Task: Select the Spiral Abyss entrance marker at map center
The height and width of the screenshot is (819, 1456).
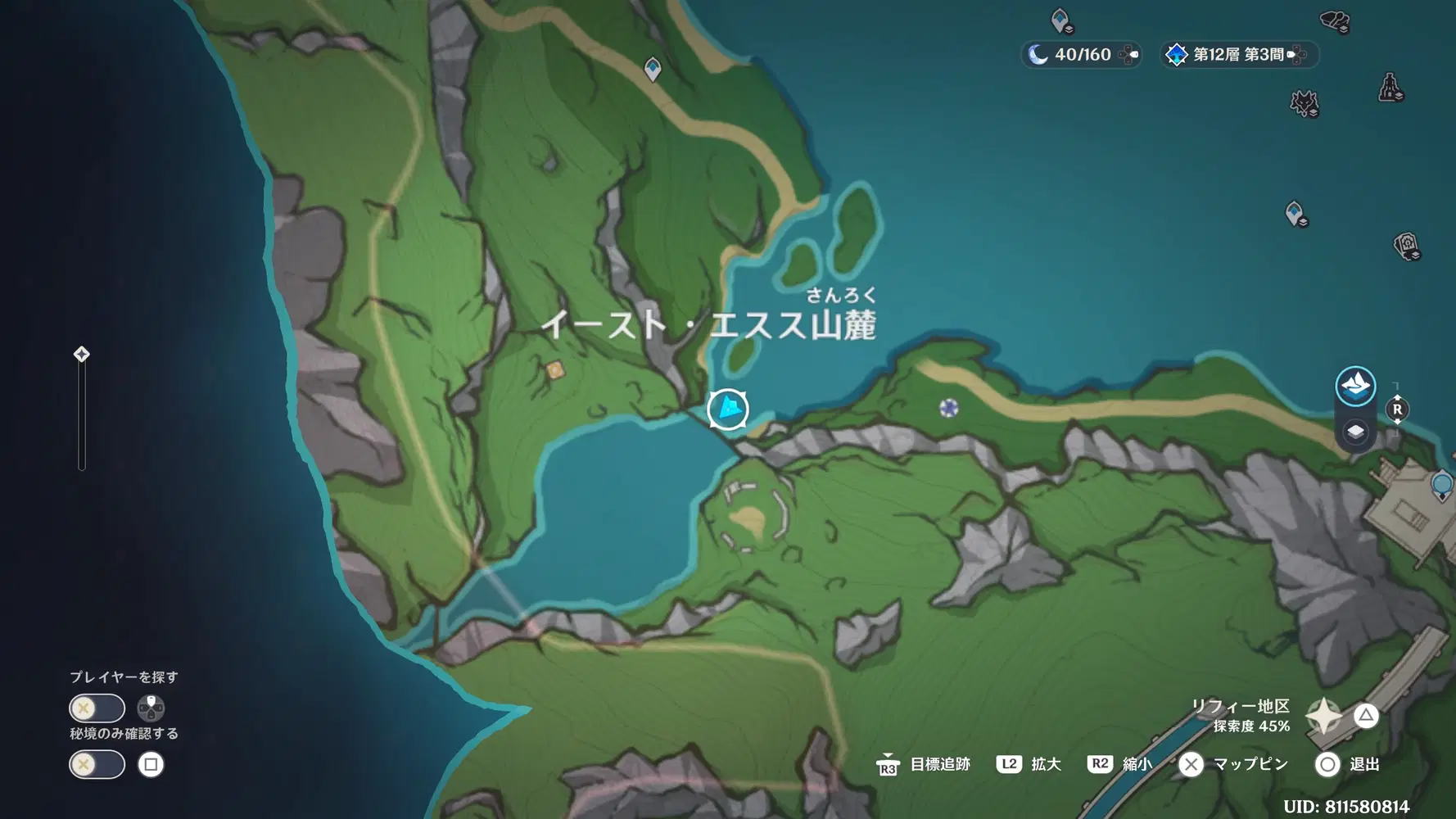Action: pyautogui.click(x=727, y=409)
